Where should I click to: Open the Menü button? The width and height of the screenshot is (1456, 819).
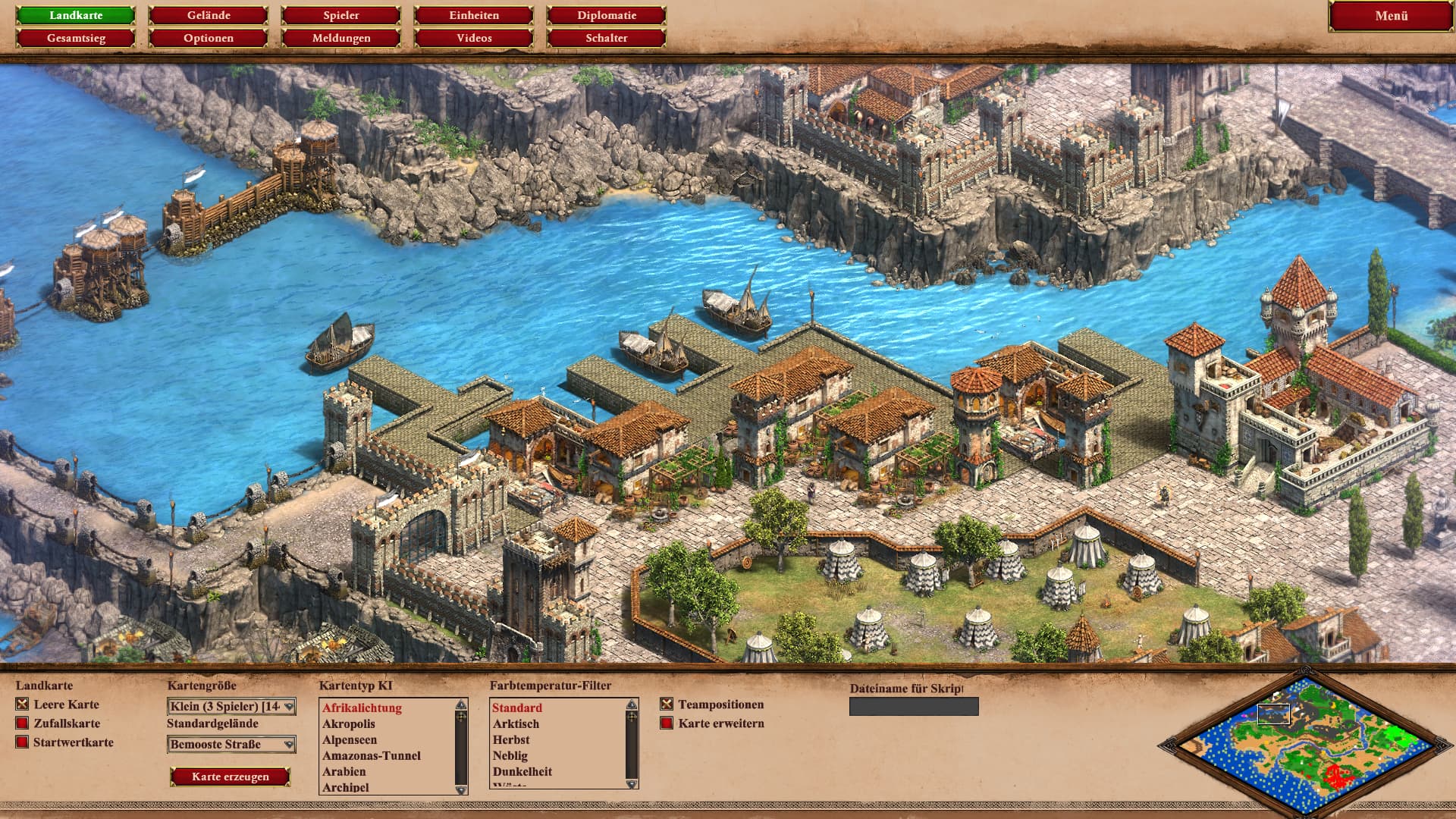tap(1391, 16)
